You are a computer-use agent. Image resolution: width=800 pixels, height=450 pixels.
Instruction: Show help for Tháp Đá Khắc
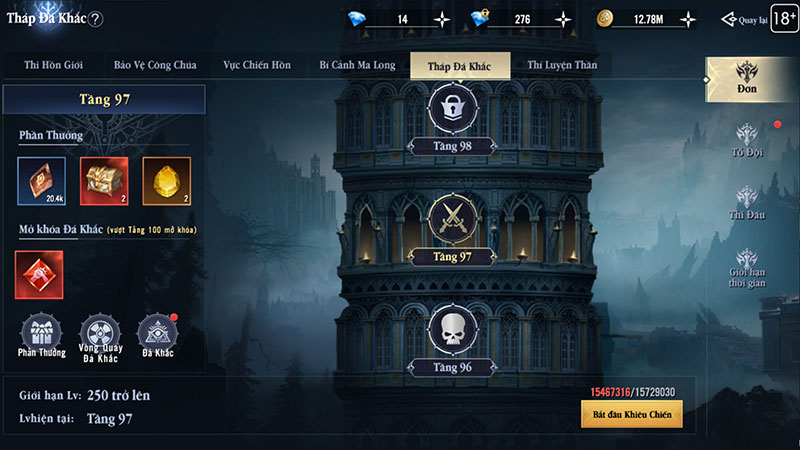[96, 19]
